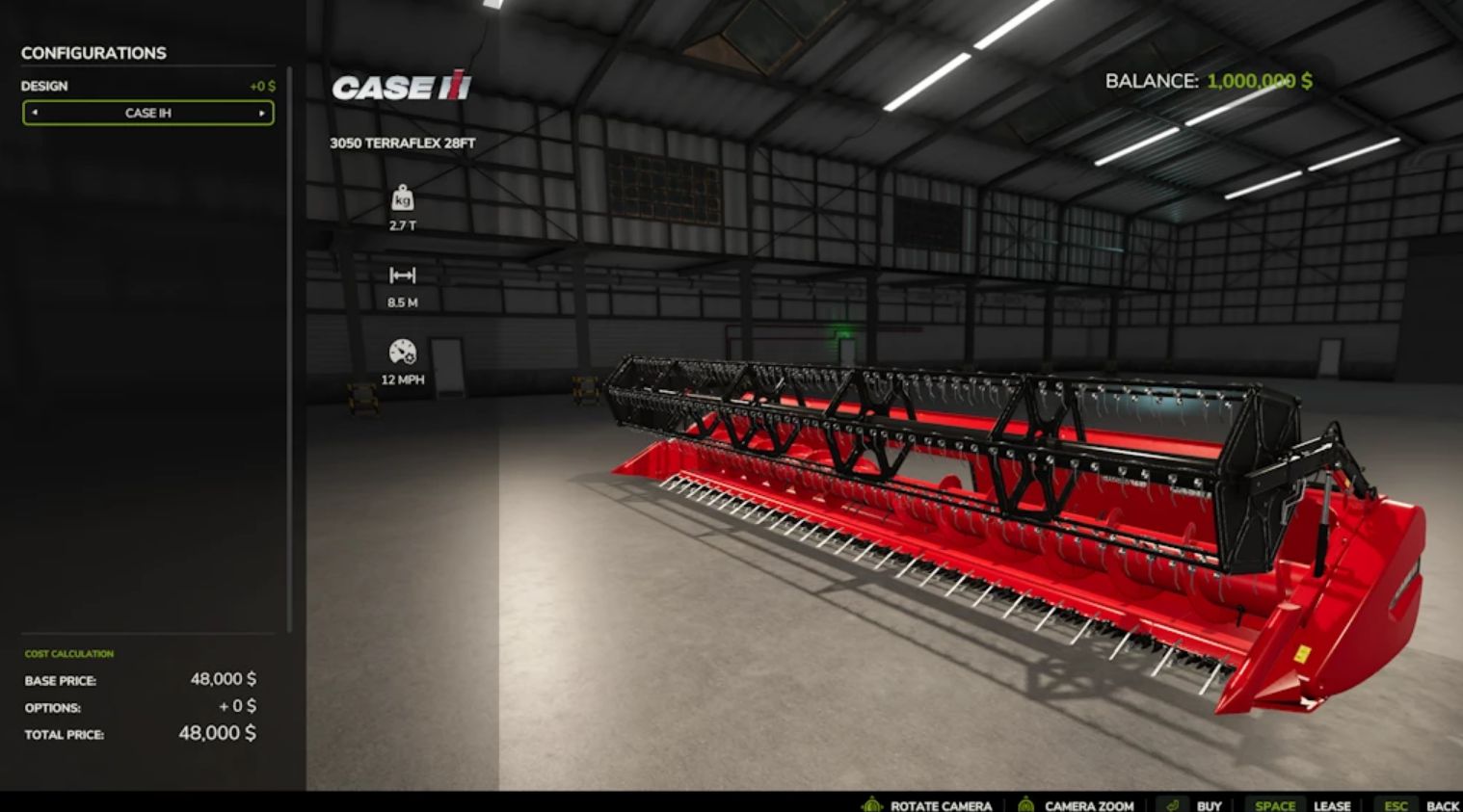Choose the Buy option in bottom bar
This screenshot has width=1463, height=812.
[x=1209, y=805]
